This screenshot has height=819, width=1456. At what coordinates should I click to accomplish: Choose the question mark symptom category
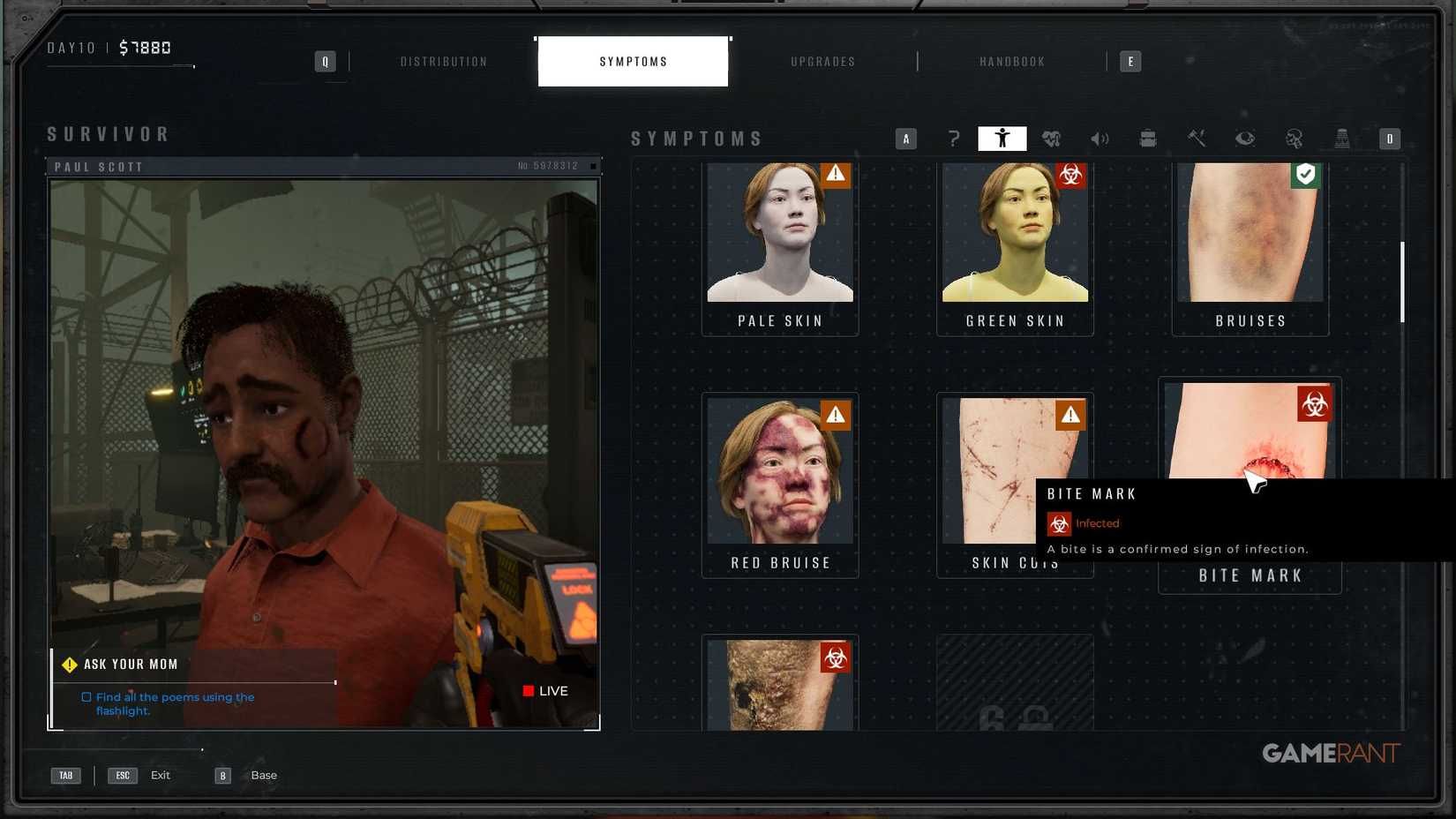(954, 139)
